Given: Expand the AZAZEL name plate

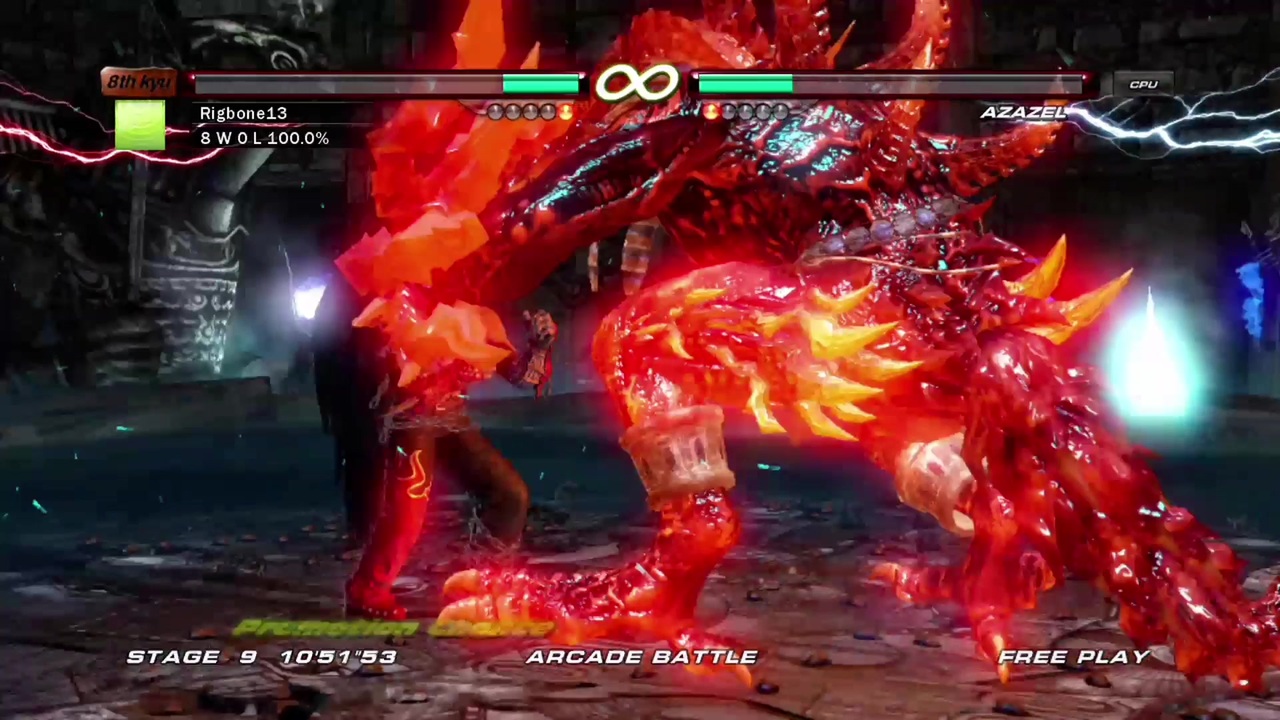Looking at the screenshot, I should 1024,112.
